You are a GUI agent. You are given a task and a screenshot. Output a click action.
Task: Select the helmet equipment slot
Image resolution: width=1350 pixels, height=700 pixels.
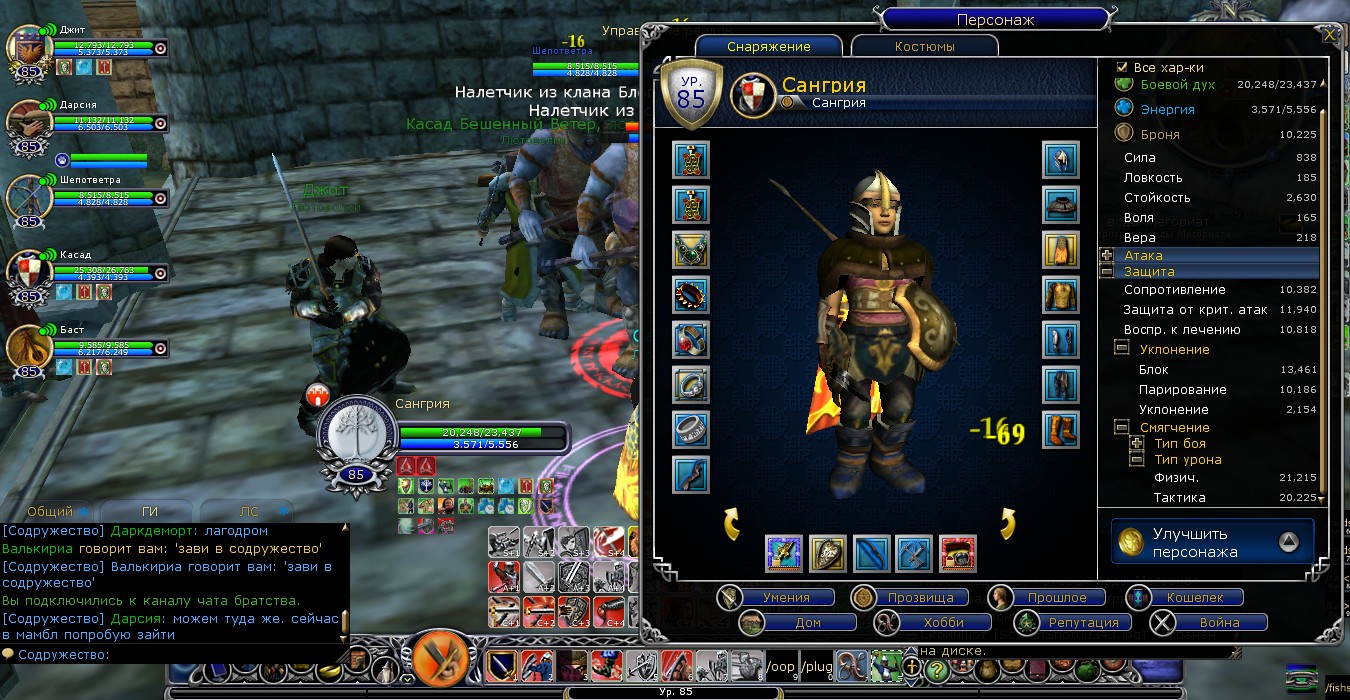pyautogui.click(x=1061, y=160)
